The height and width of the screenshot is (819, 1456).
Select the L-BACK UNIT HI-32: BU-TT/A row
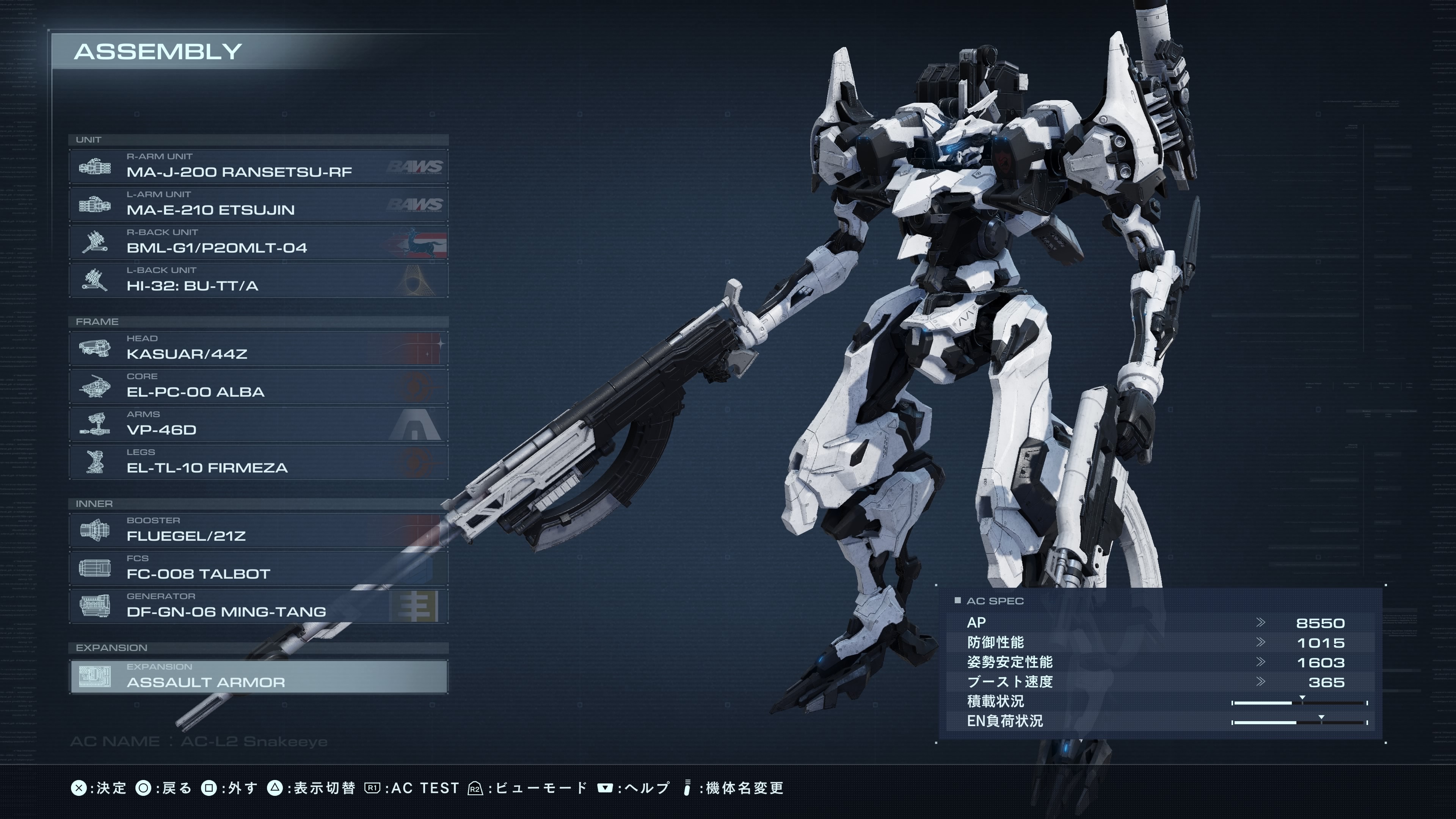click(258, 280)
